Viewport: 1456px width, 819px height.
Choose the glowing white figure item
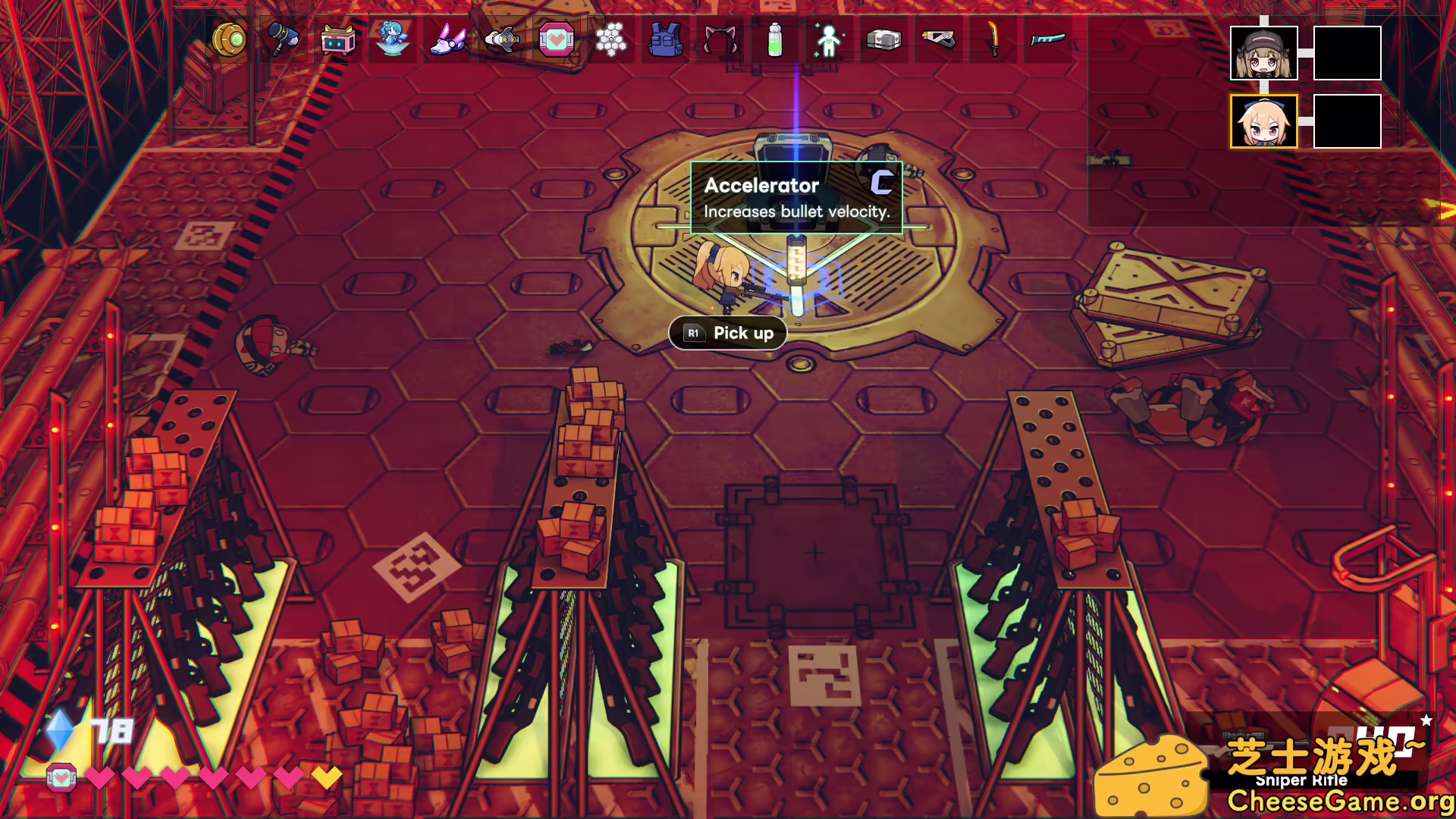[829, 39]
